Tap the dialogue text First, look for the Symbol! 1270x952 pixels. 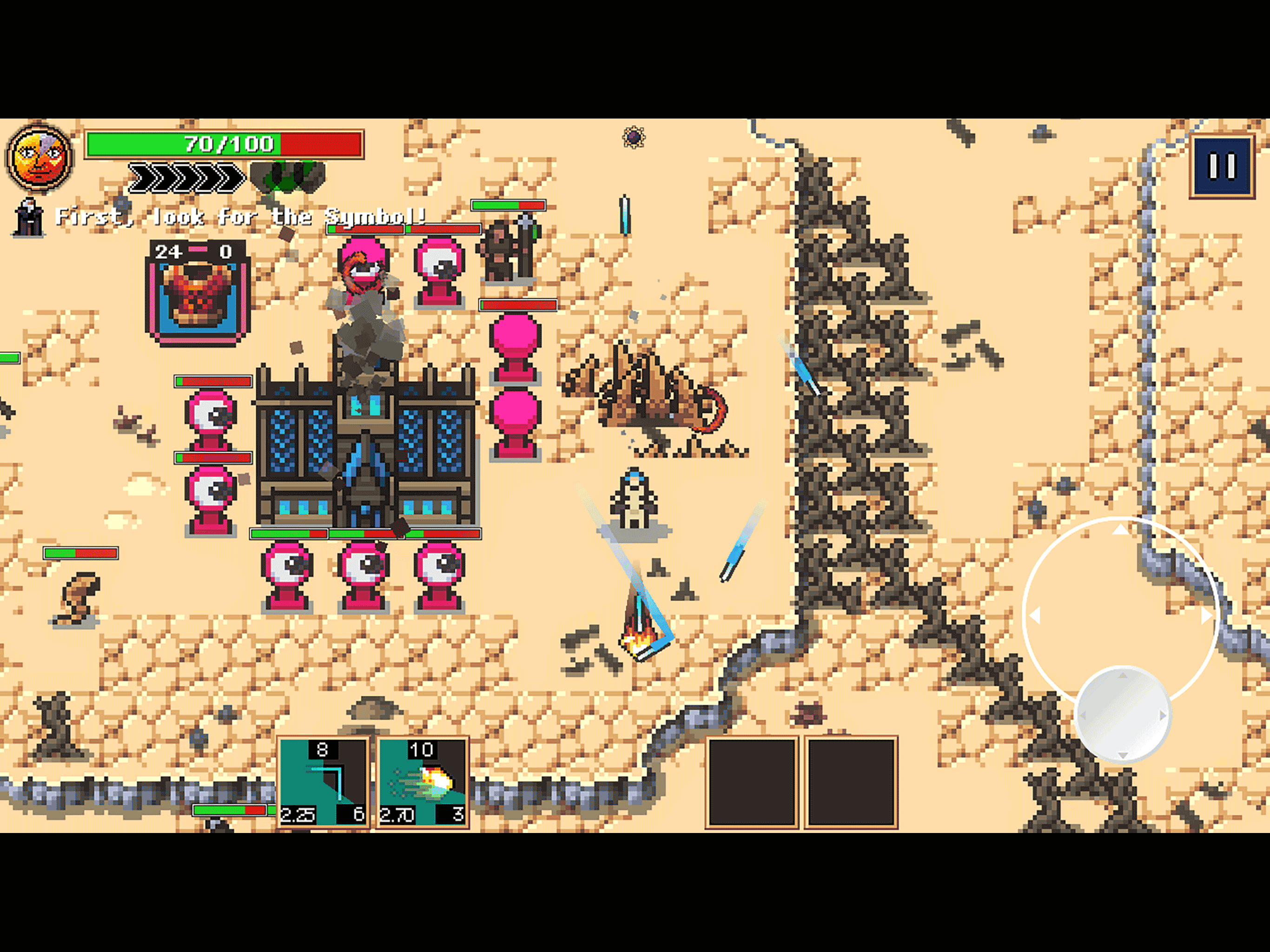coord(241,217)
